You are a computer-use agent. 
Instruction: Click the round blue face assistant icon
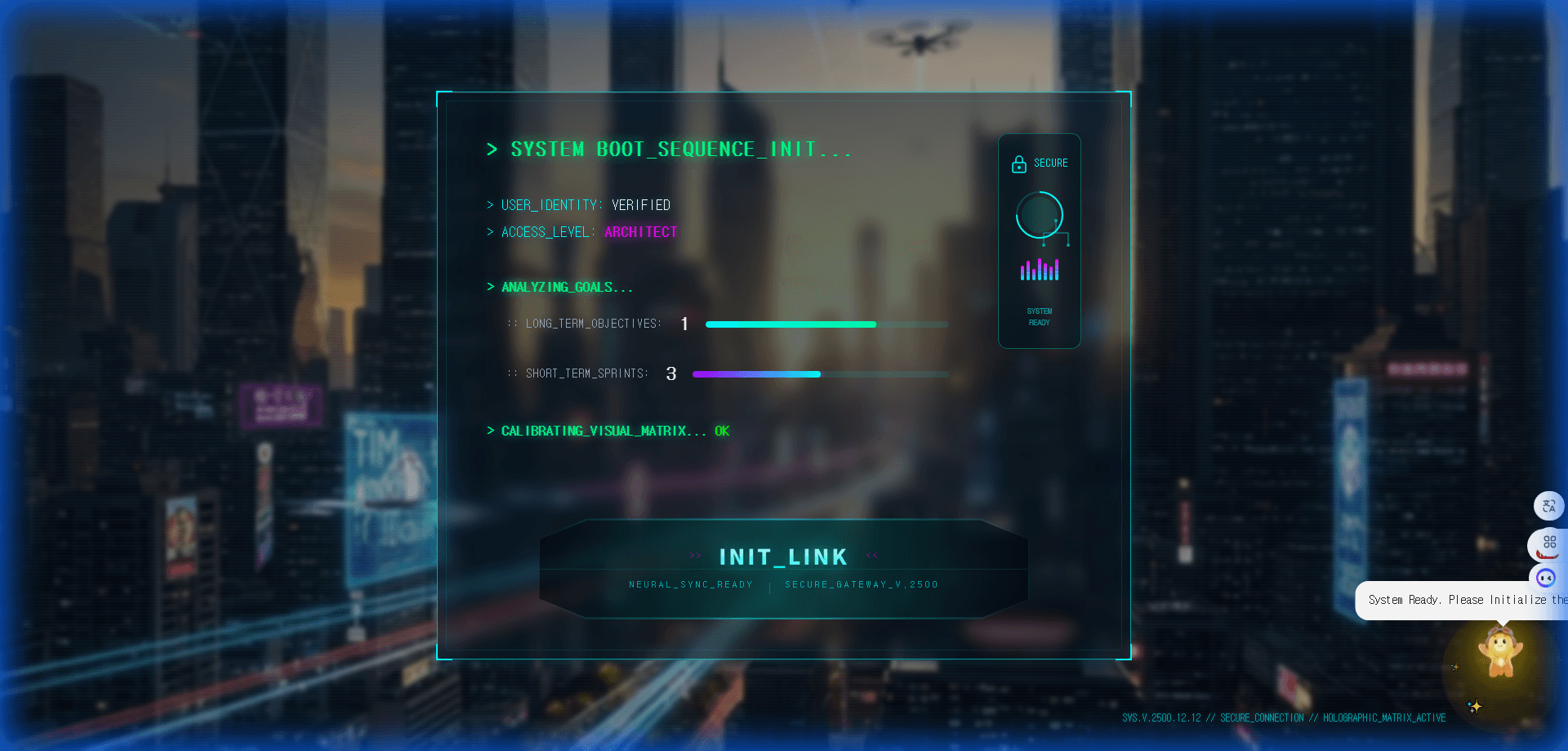[x=1546, y=578]
